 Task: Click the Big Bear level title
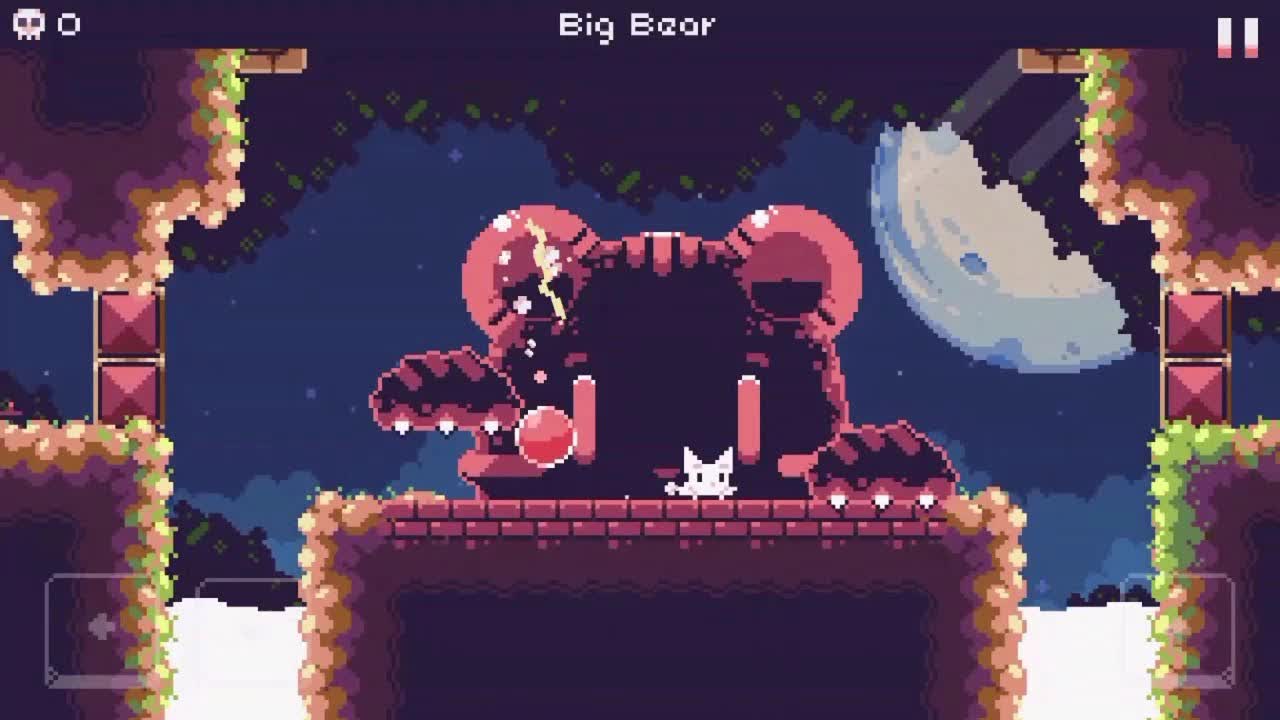pyautogui.click(x=637, y=24)
